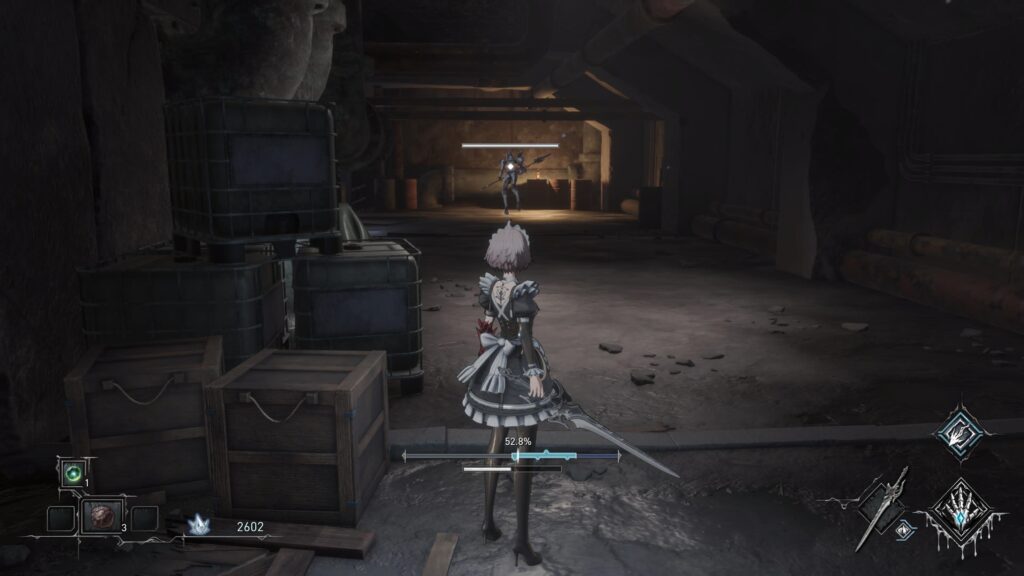Use the brown stone consumable slot

point(103,517)
